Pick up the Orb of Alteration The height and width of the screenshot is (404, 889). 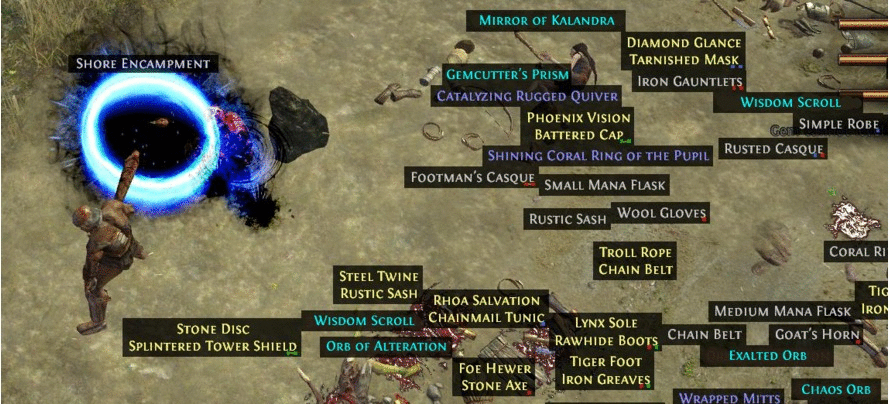pyautogui.click(x=386, y=347)
